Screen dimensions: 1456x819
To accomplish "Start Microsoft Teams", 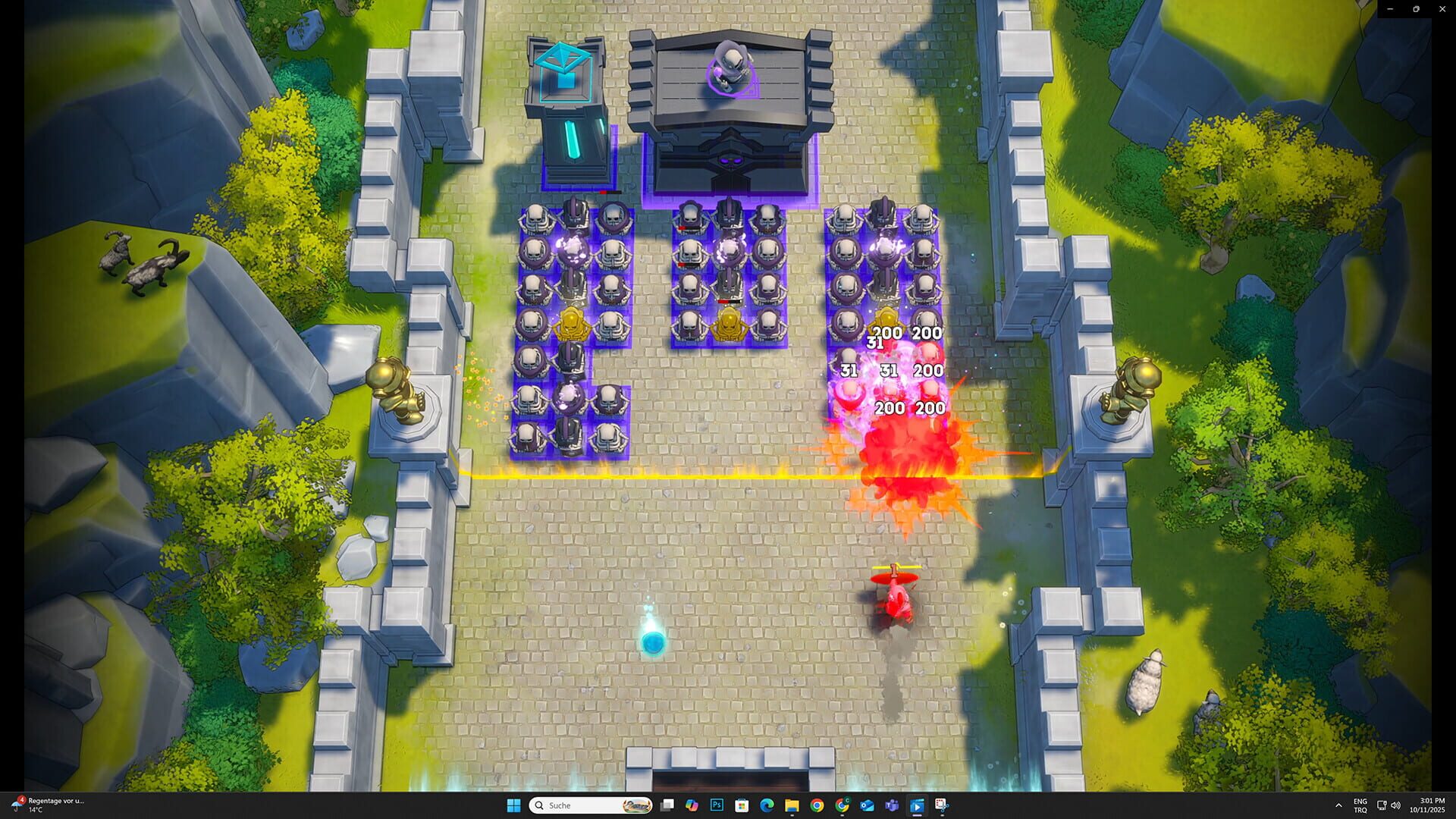I will [891, 806].
